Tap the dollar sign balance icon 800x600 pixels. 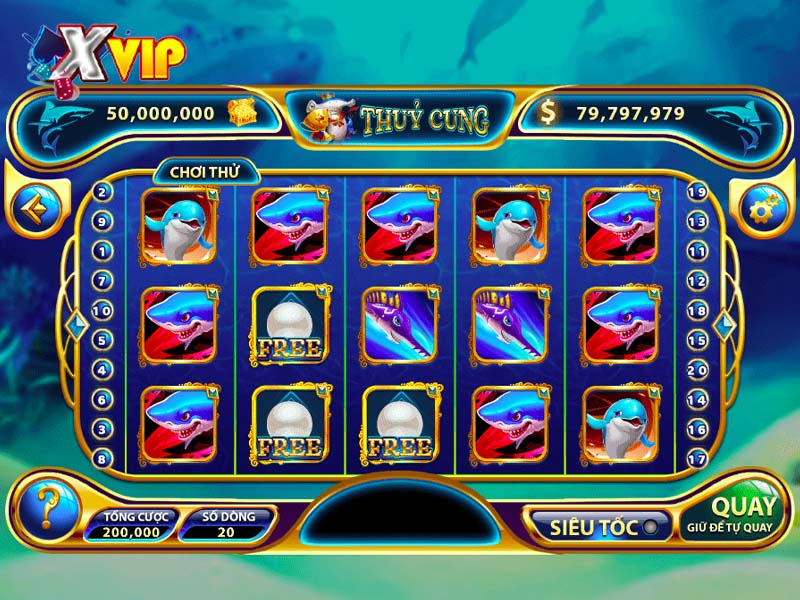click(x=547, y=113)
